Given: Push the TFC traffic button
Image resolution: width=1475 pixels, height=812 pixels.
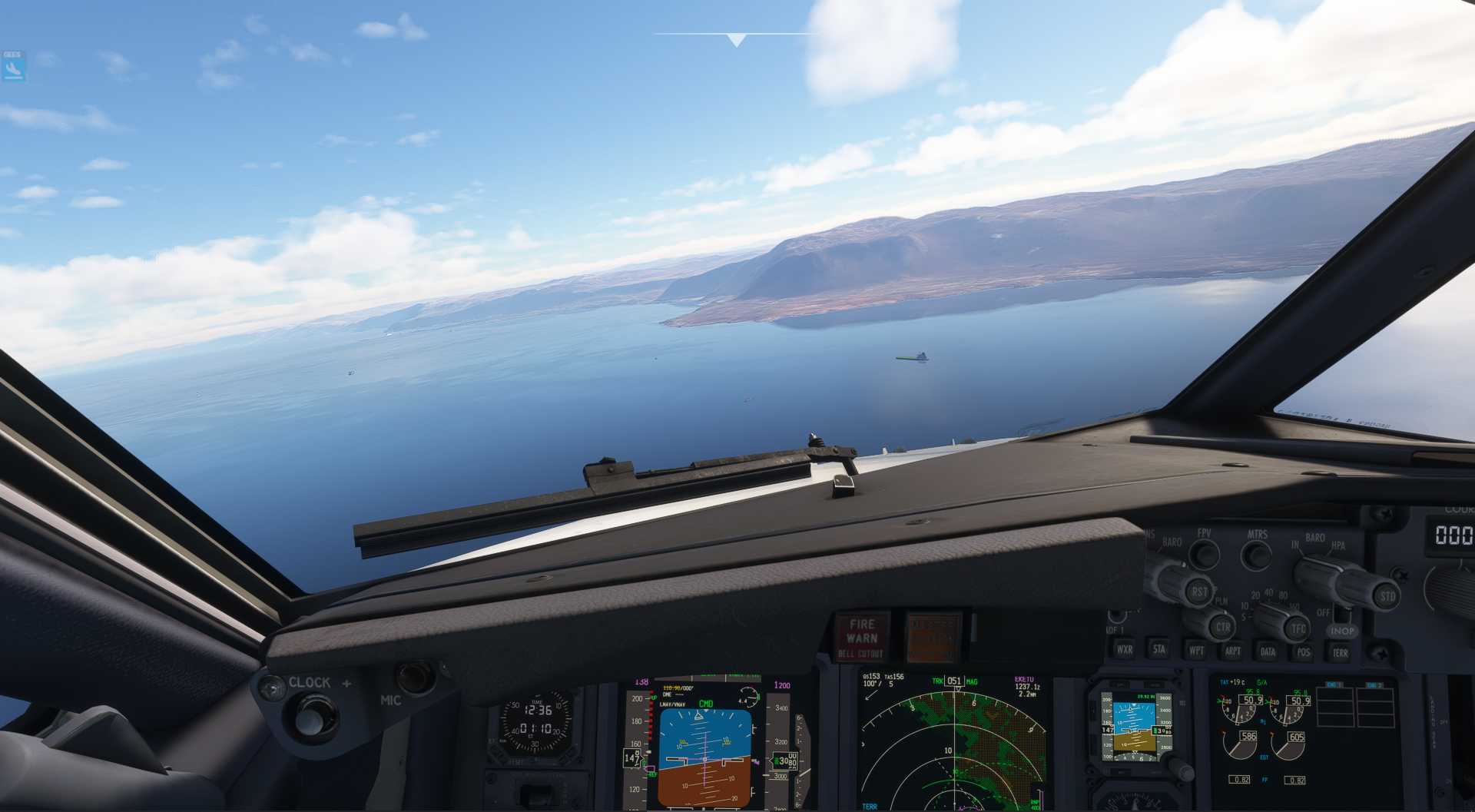Looking at the screenshot, I should tap(1298, 629).
